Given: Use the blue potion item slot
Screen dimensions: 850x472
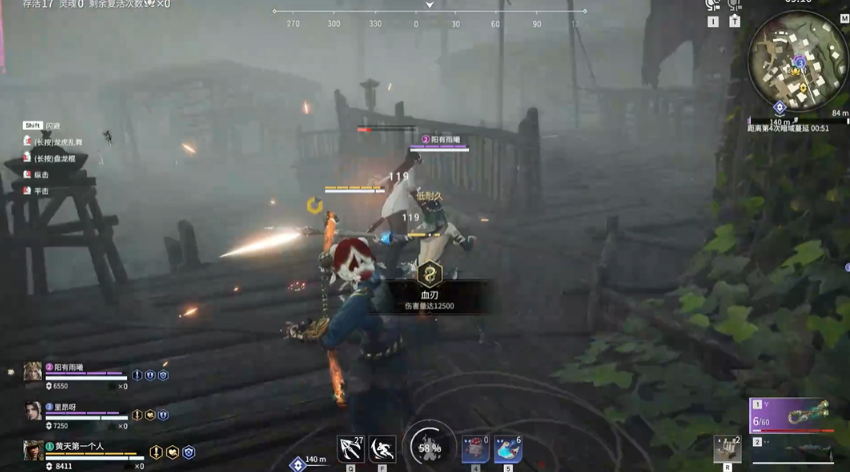Looking at the screenshot, I should [x=507, y=449].
